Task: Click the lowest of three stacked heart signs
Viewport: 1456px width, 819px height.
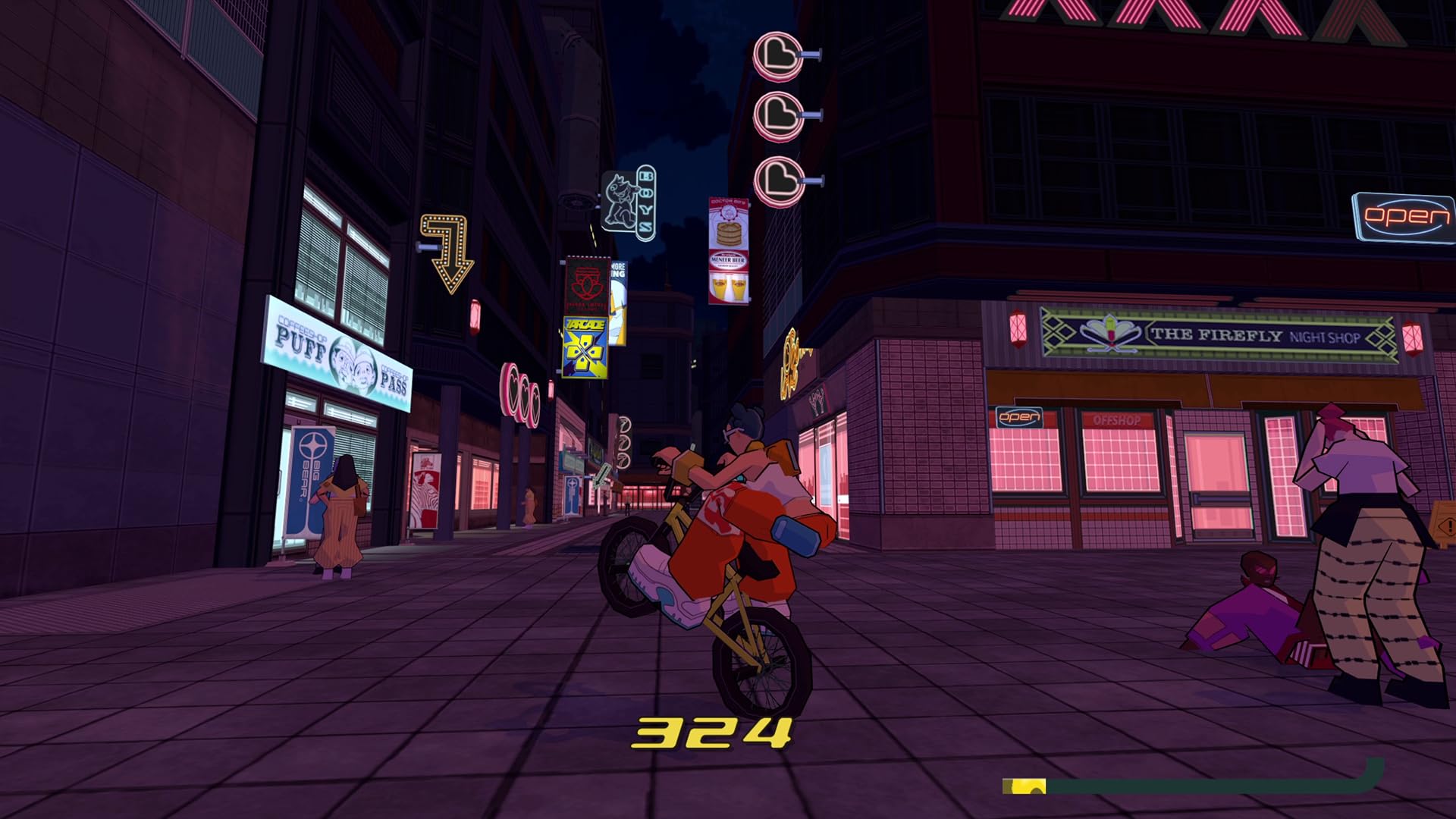Action: [780, 180]
